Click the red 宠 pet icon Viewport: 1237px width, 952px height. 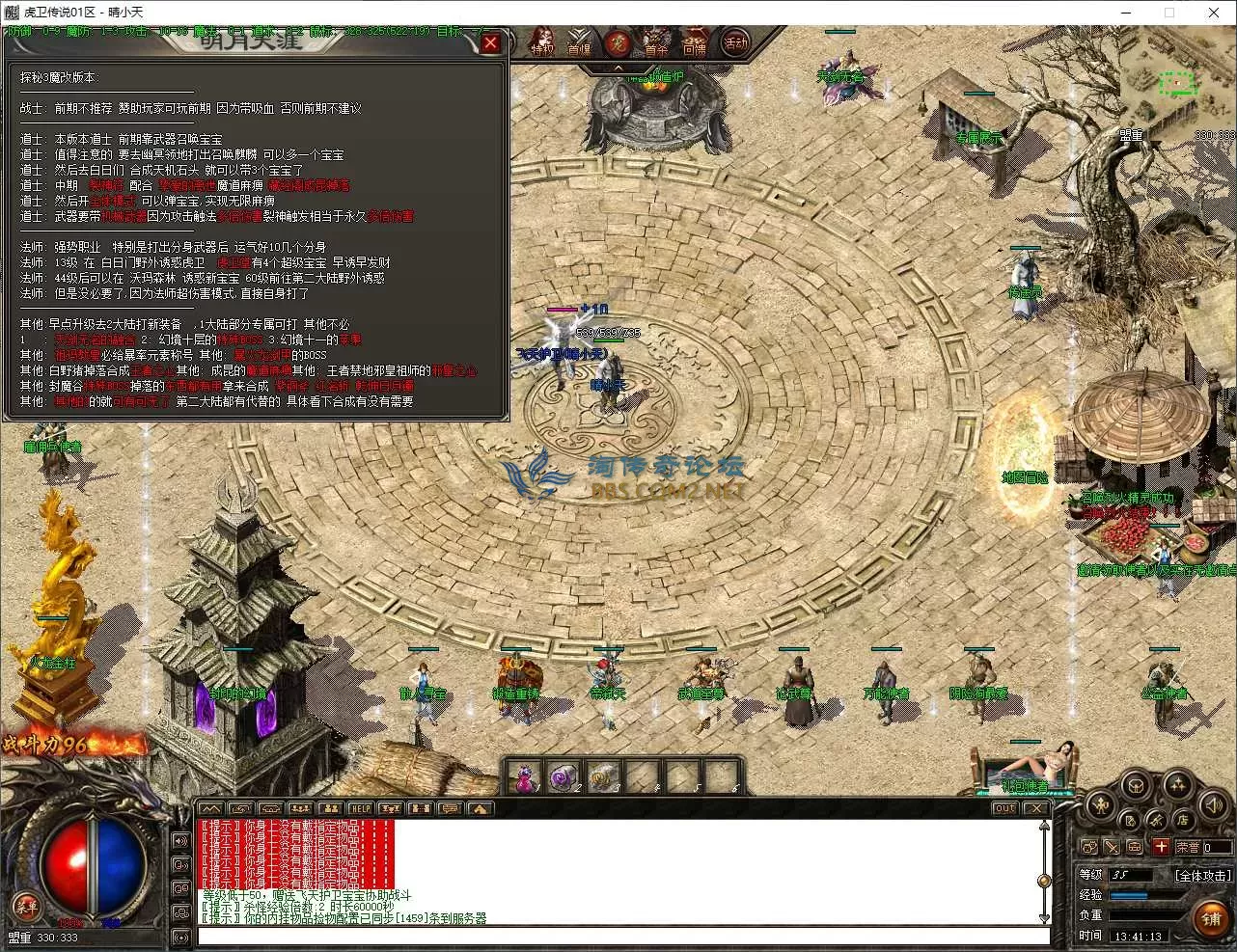tap(618, 42)
